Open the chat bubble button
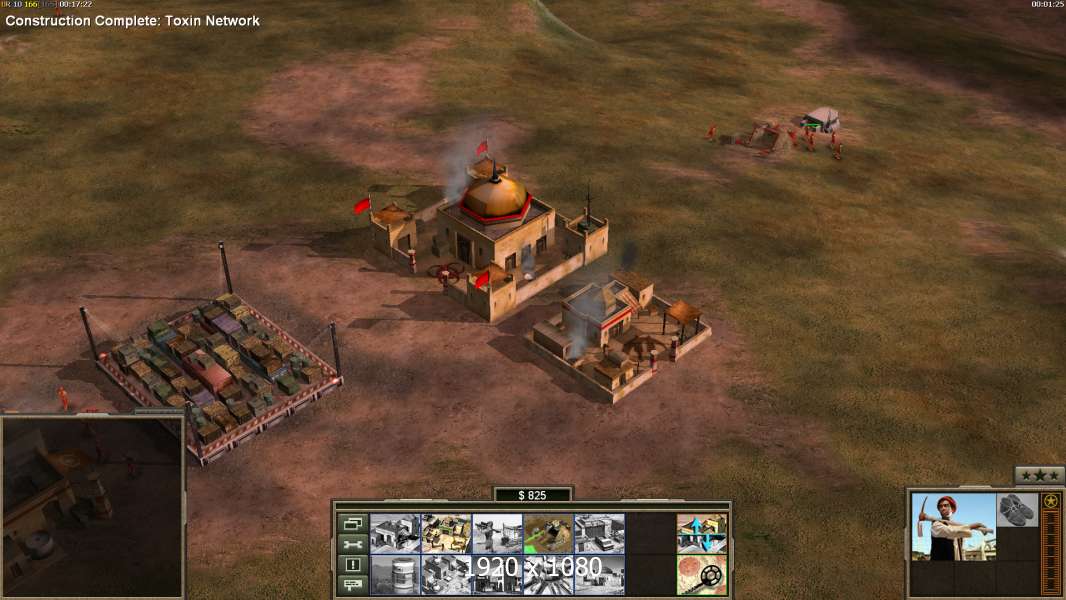This screenshot has width=1066, height=600. tap(352, 585)
